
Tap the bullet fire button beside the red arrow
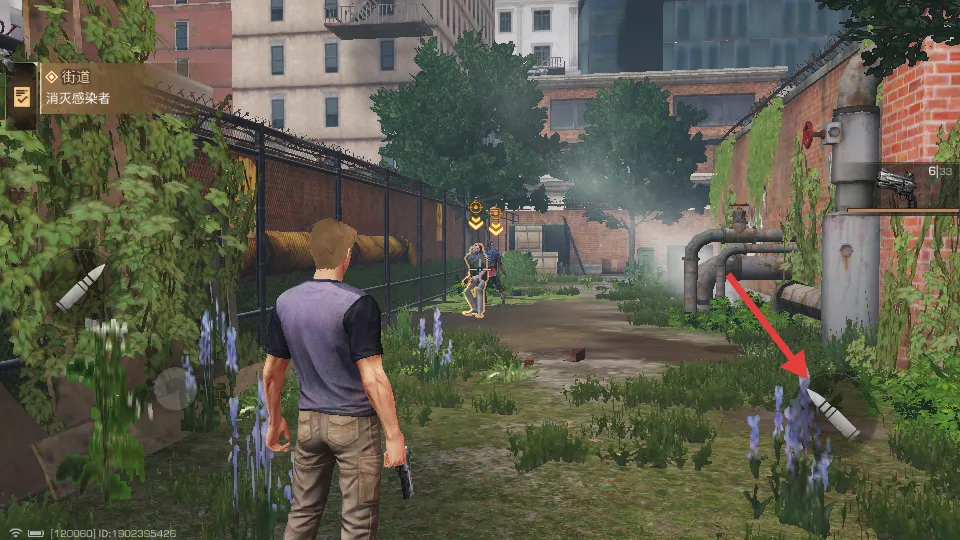pyautogui.click(x=833, y=412)
